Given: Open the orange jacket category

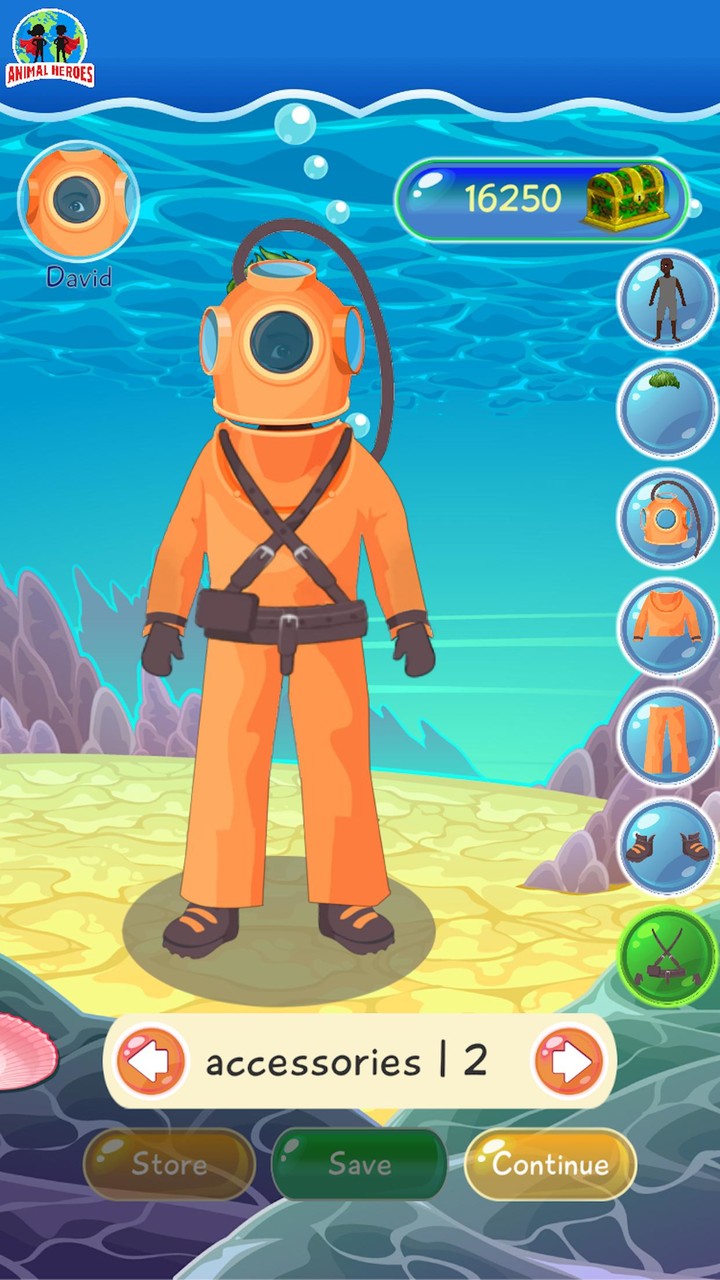Looking at the screenshot, I should coord(666,628).
